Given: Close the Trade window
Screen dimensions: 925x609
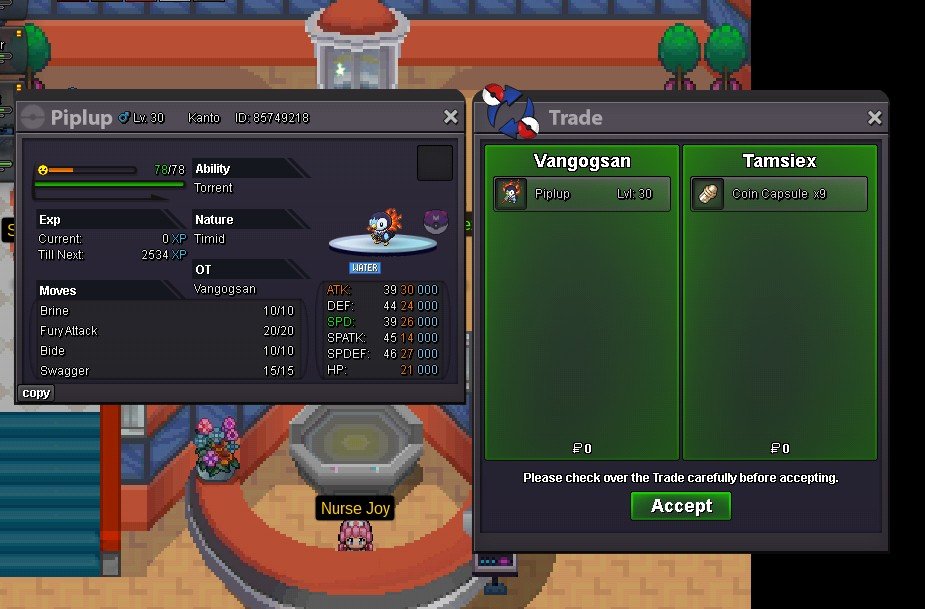Looking at the screenshot, I should pyautogui.click(x=875, y=118).
